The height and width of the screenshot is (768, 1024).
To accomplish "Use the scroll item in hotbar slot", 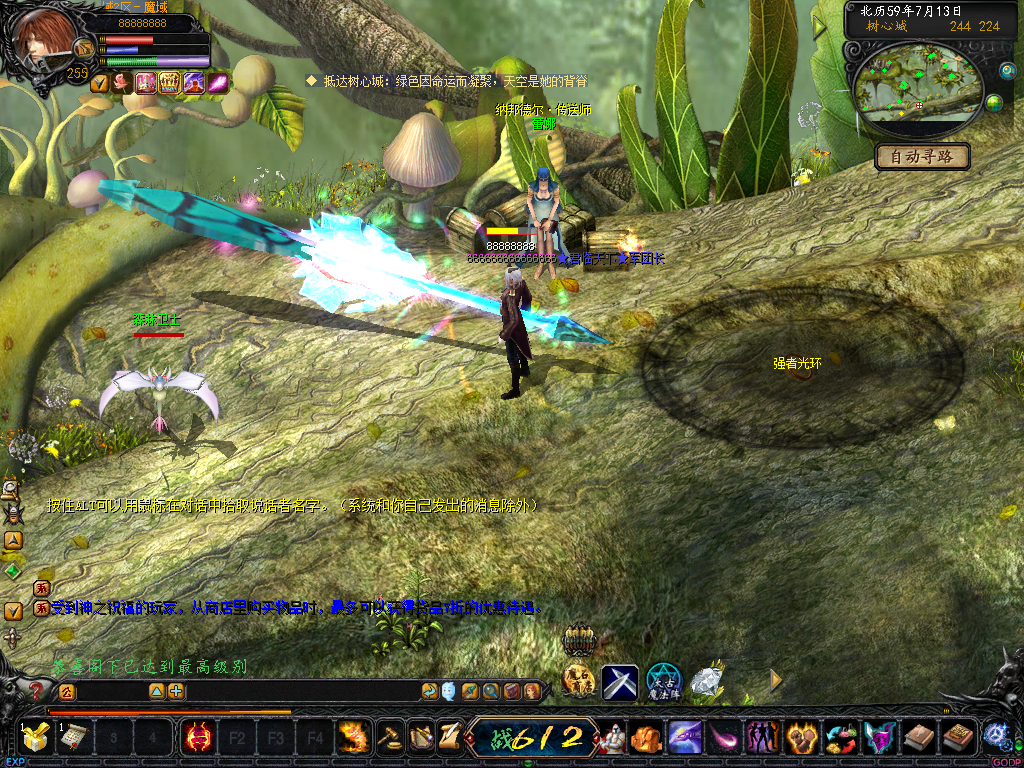I will pyautogui.click(x=74, y=738).
